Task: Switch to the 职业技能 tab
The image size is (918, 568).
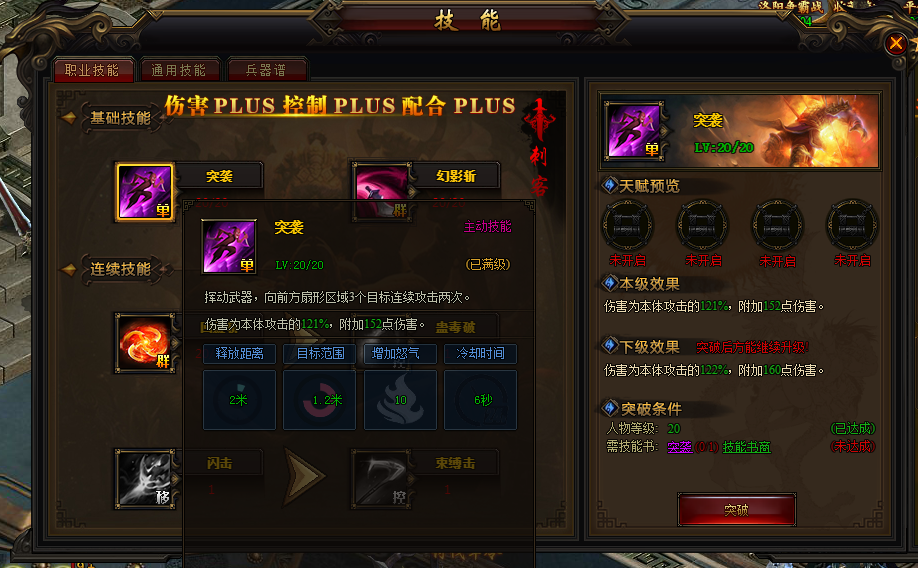Action: (x=92, y=70)
